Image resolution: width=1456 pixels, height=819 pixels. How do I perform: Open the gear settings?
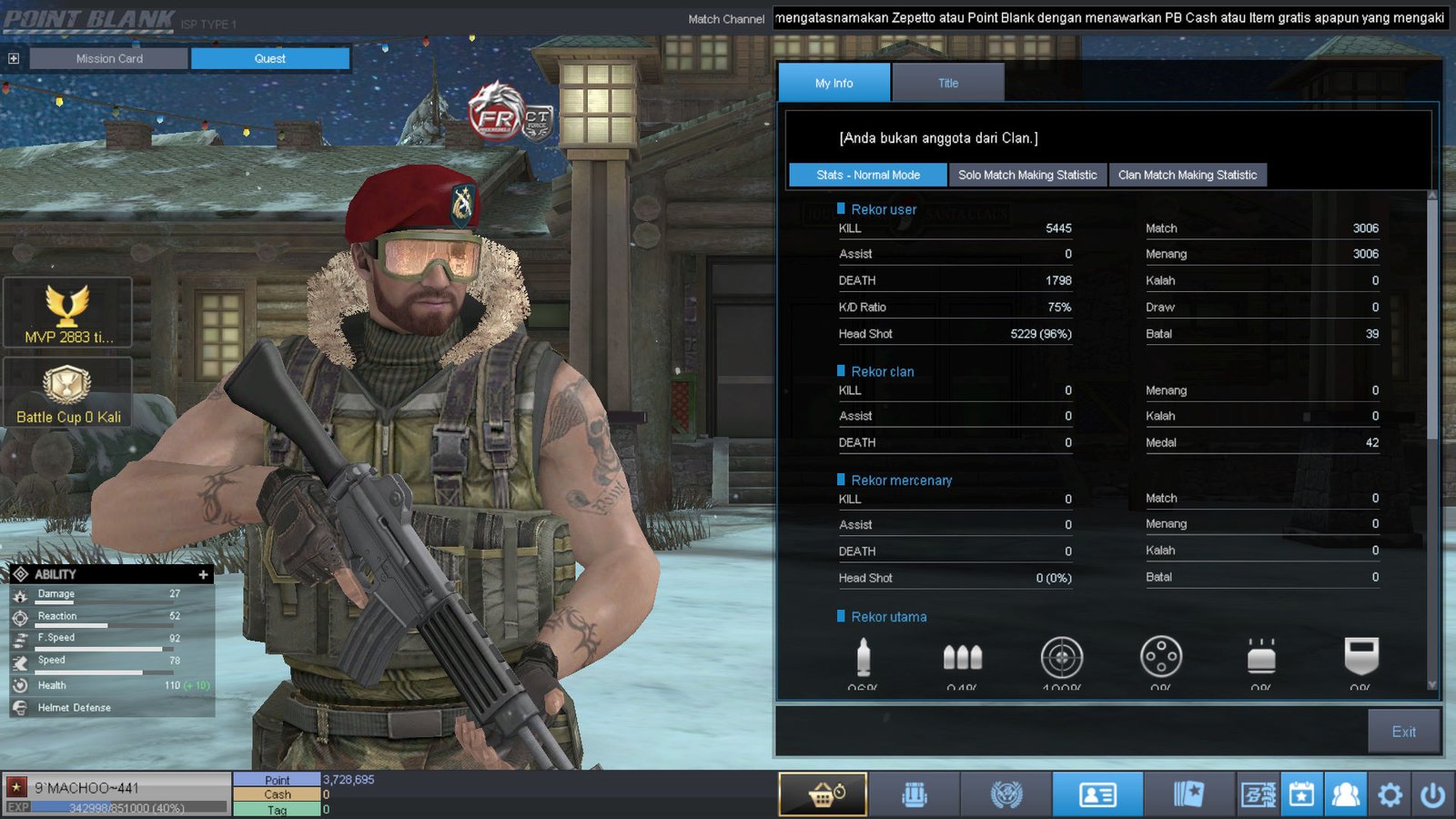1390,794
